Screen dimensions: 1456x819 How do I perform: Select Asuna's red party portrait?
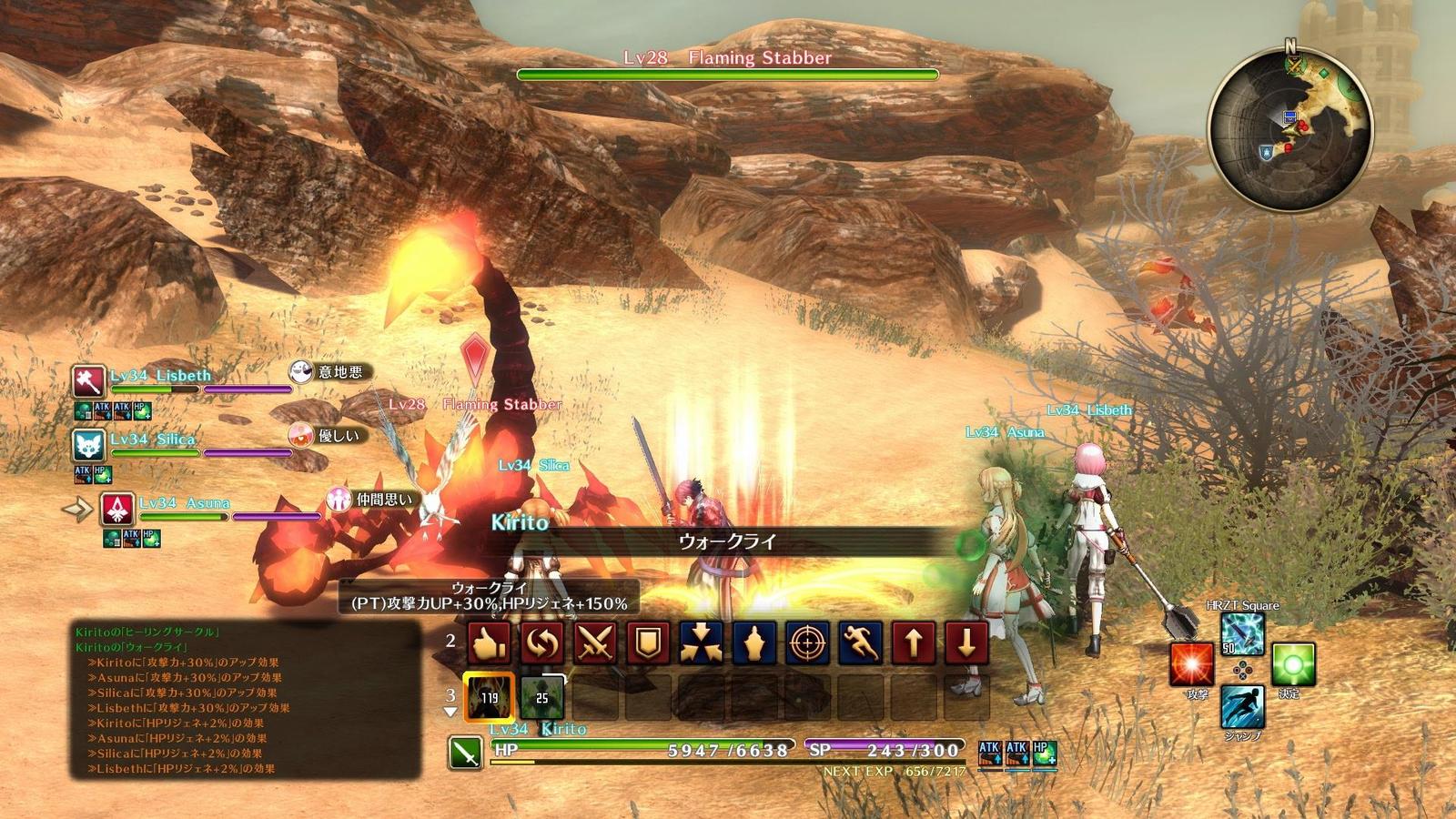click(x=118, y=509)
